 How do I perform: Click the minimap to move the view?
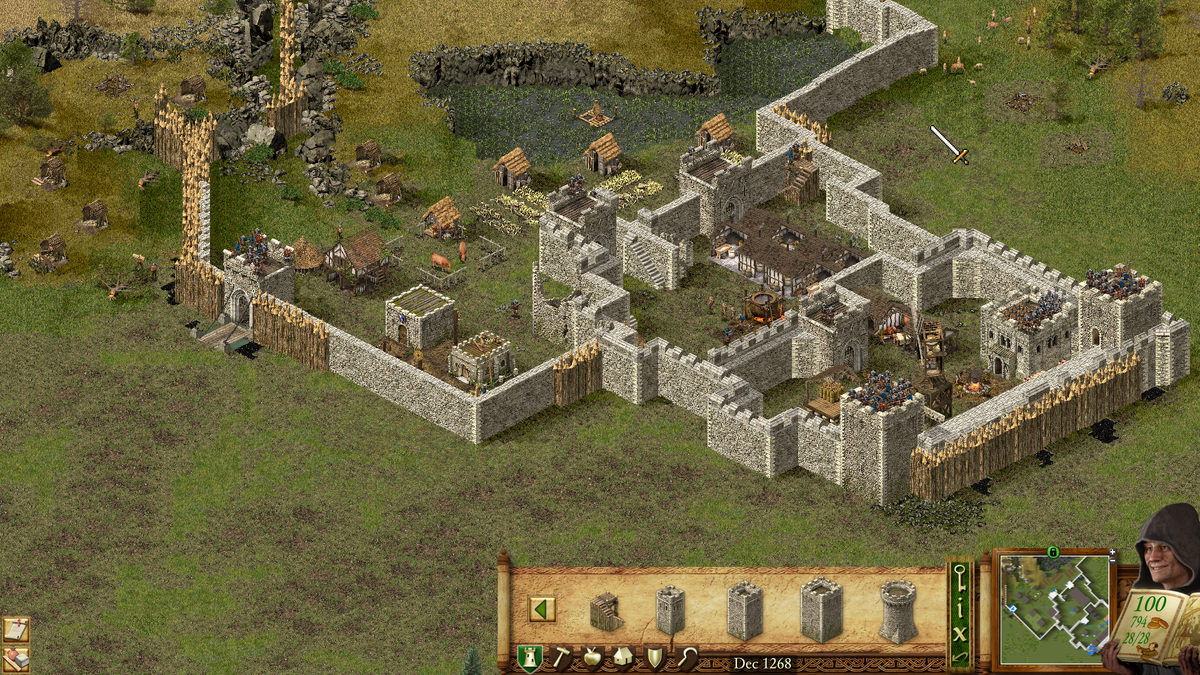pyautogui.click(x=1054, y=608)
